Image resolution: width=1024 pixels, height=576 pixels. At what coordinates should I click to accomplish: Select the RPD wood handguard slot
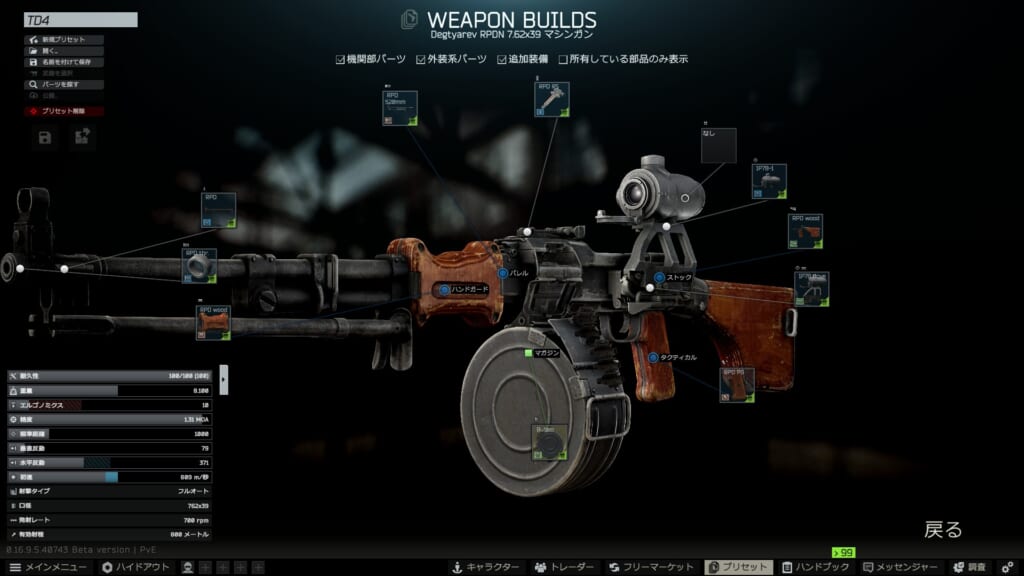pyautogui.click(x=214, y=324)
